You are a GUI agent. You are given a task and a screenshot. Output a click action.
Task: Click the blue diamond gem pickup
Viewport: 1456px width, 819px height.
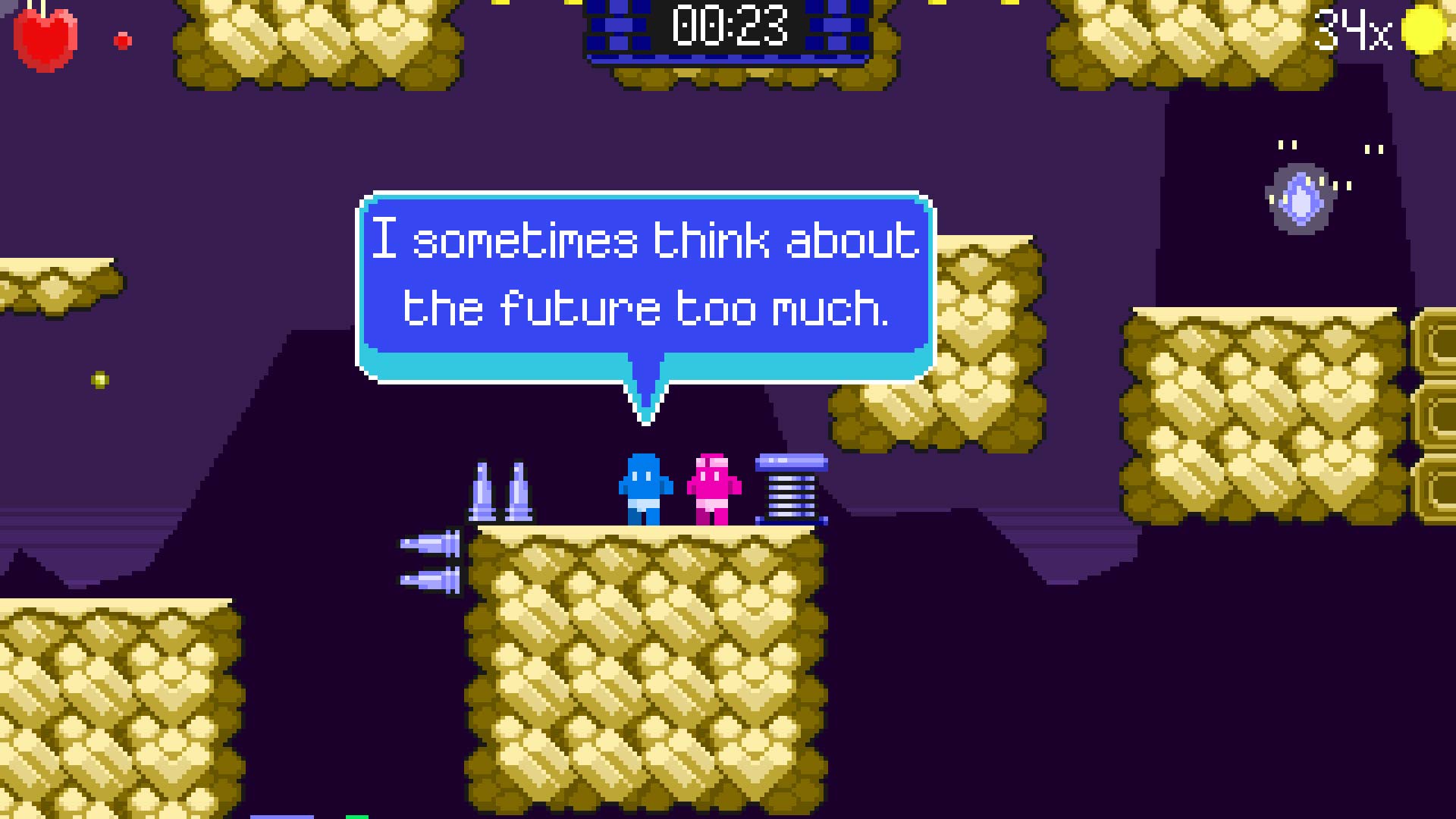[x=1300, y=199]
